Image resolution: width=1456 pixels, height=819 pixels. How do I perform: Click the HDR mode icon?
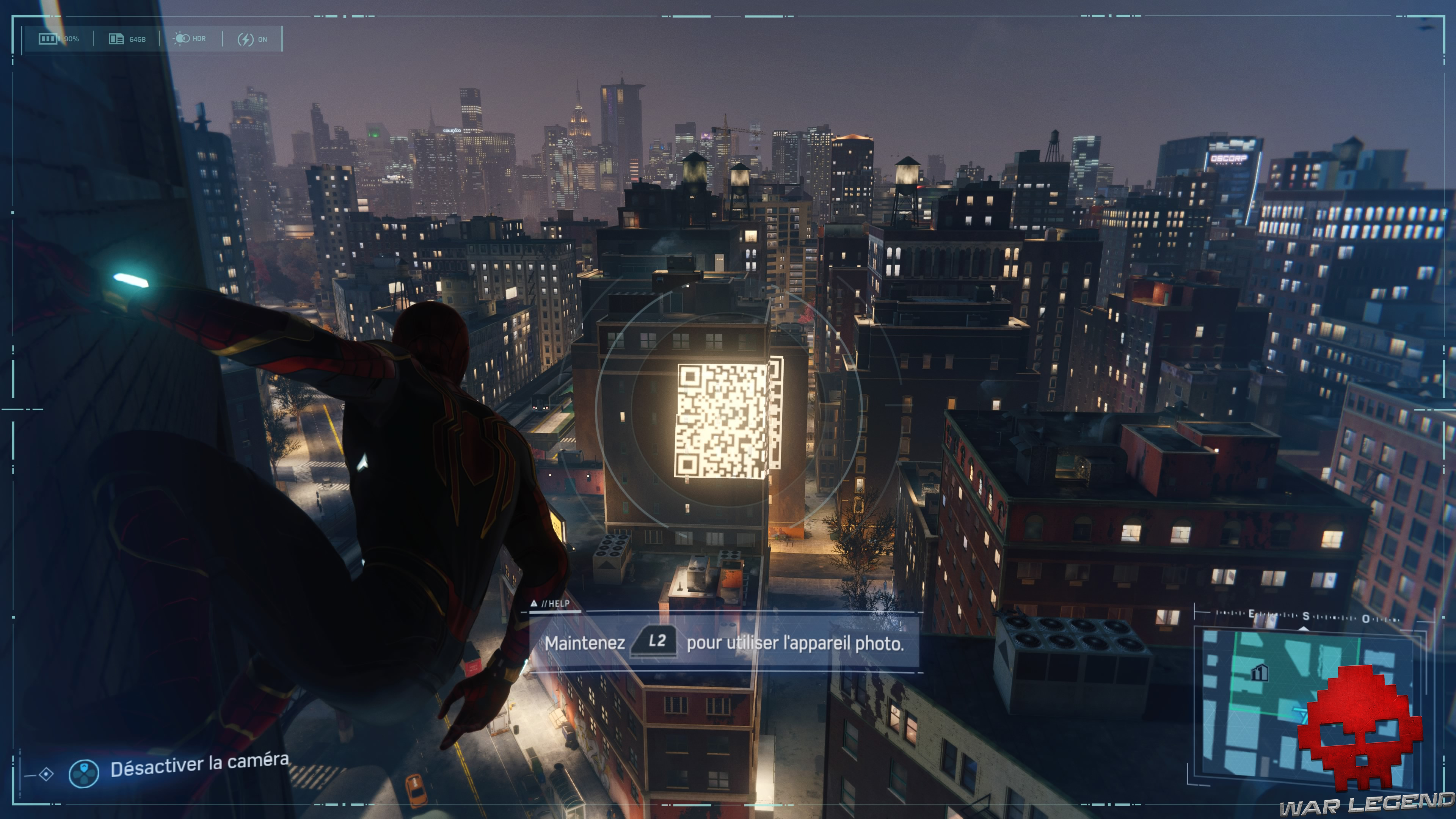182,38
